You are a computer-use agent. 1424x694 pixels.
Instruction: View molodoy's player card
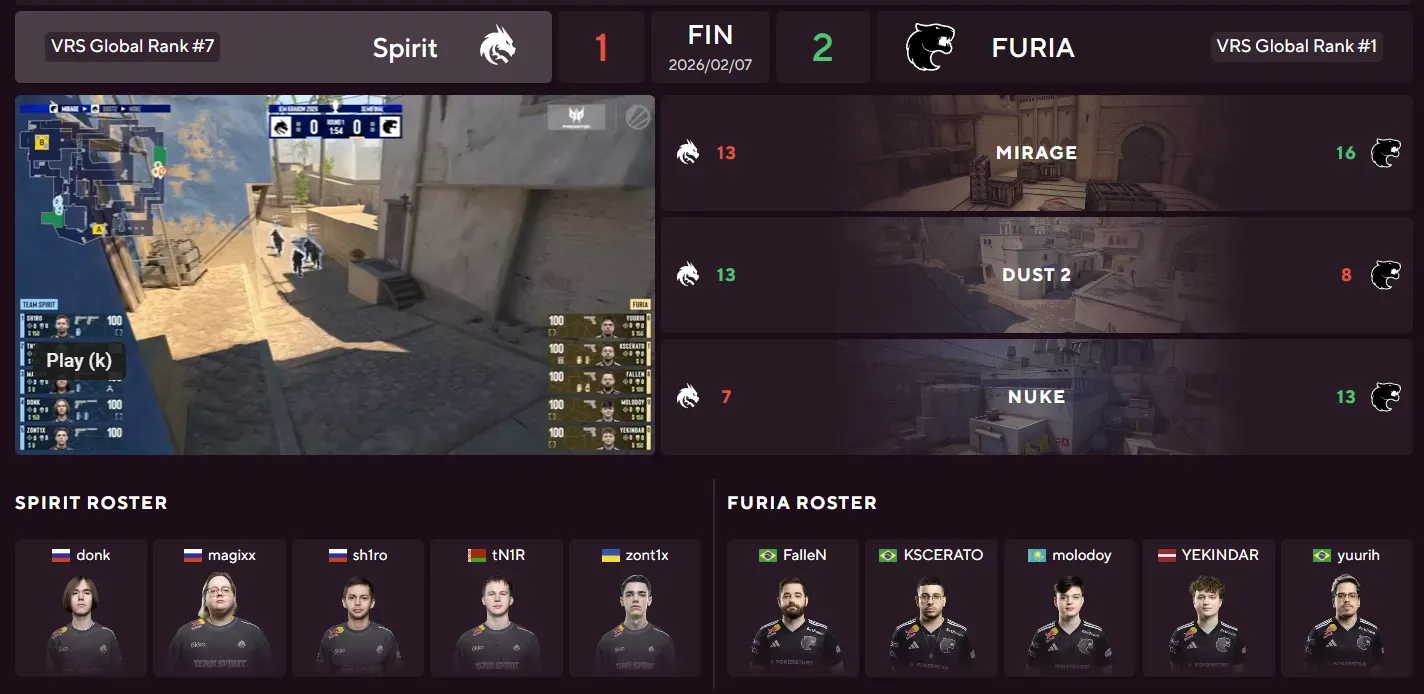[x=1069, y=608]
